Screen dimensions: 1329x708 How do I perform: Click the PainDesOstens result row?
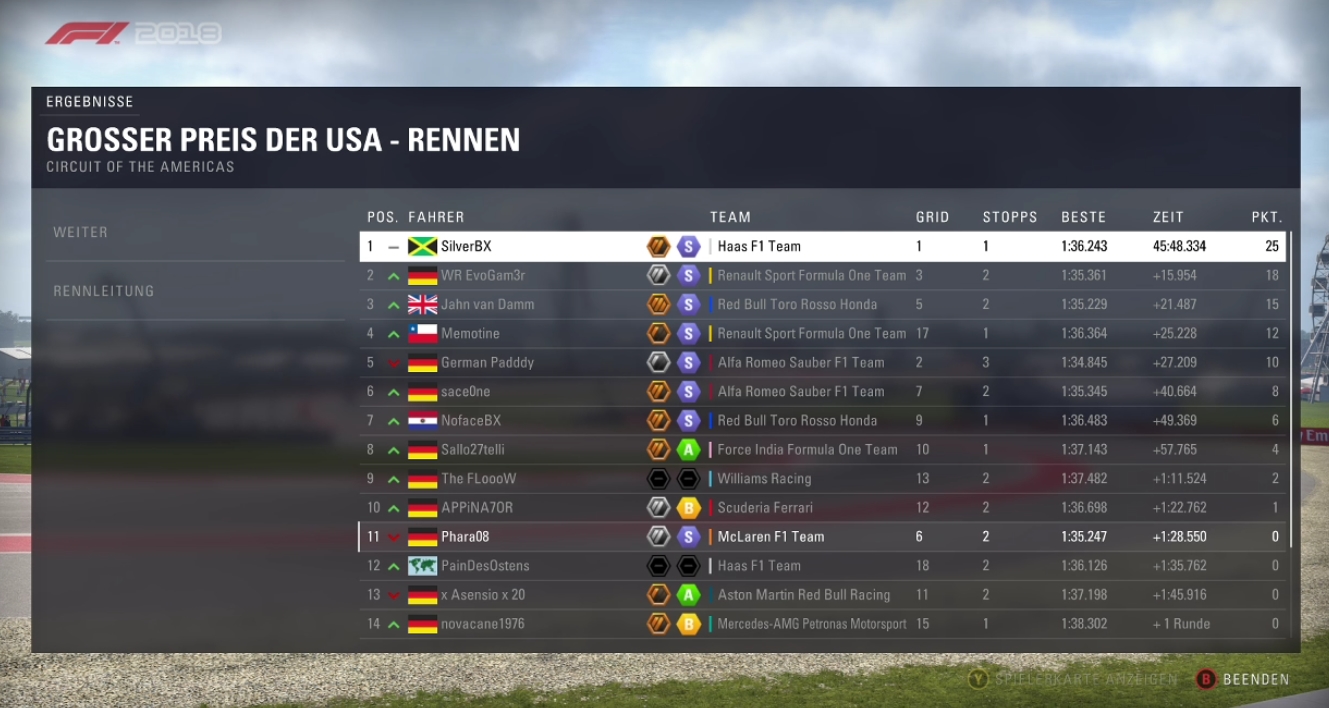point(822,565)
